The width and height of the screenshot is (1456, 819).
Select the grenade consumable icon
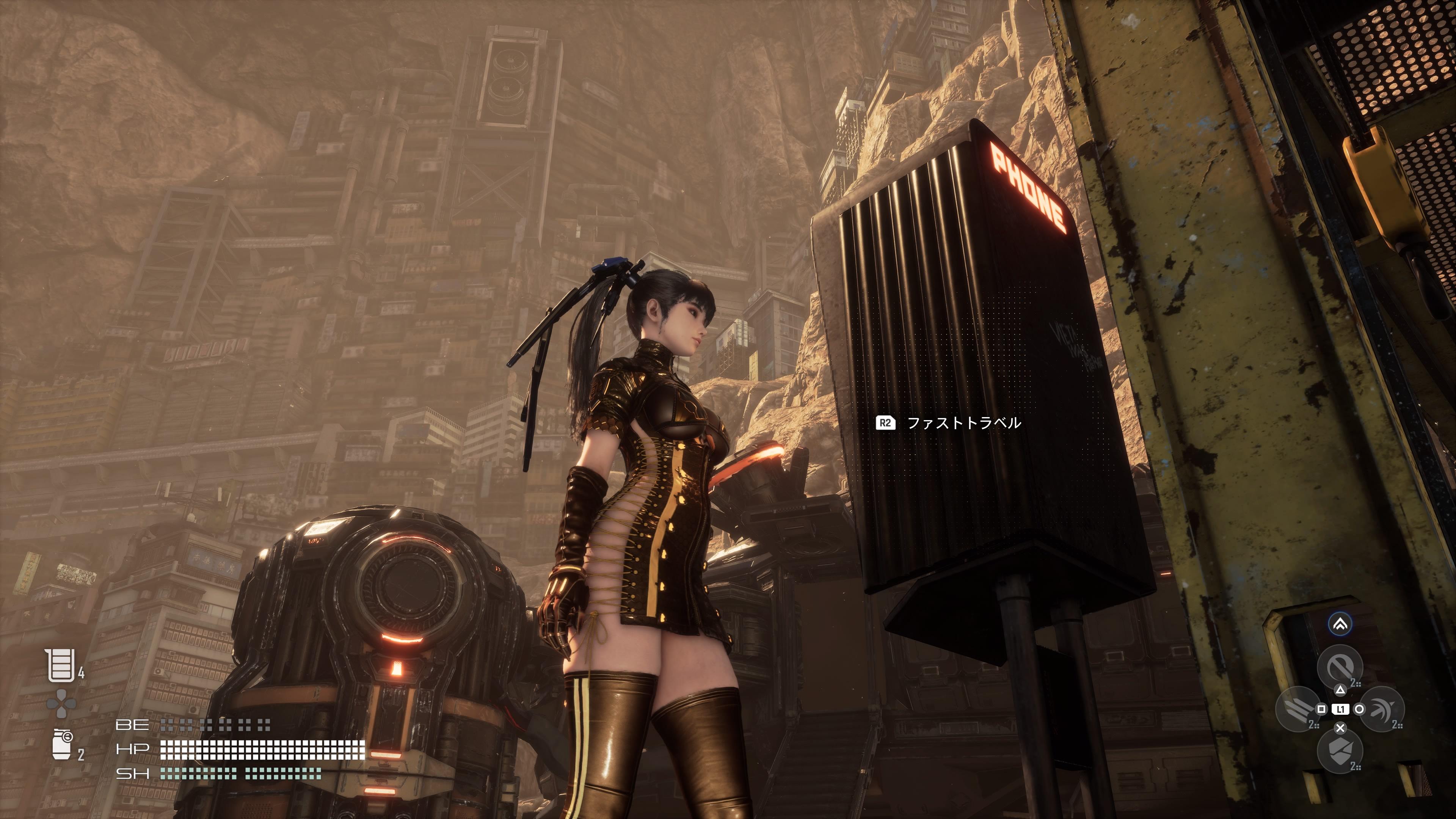coord(61,744)
